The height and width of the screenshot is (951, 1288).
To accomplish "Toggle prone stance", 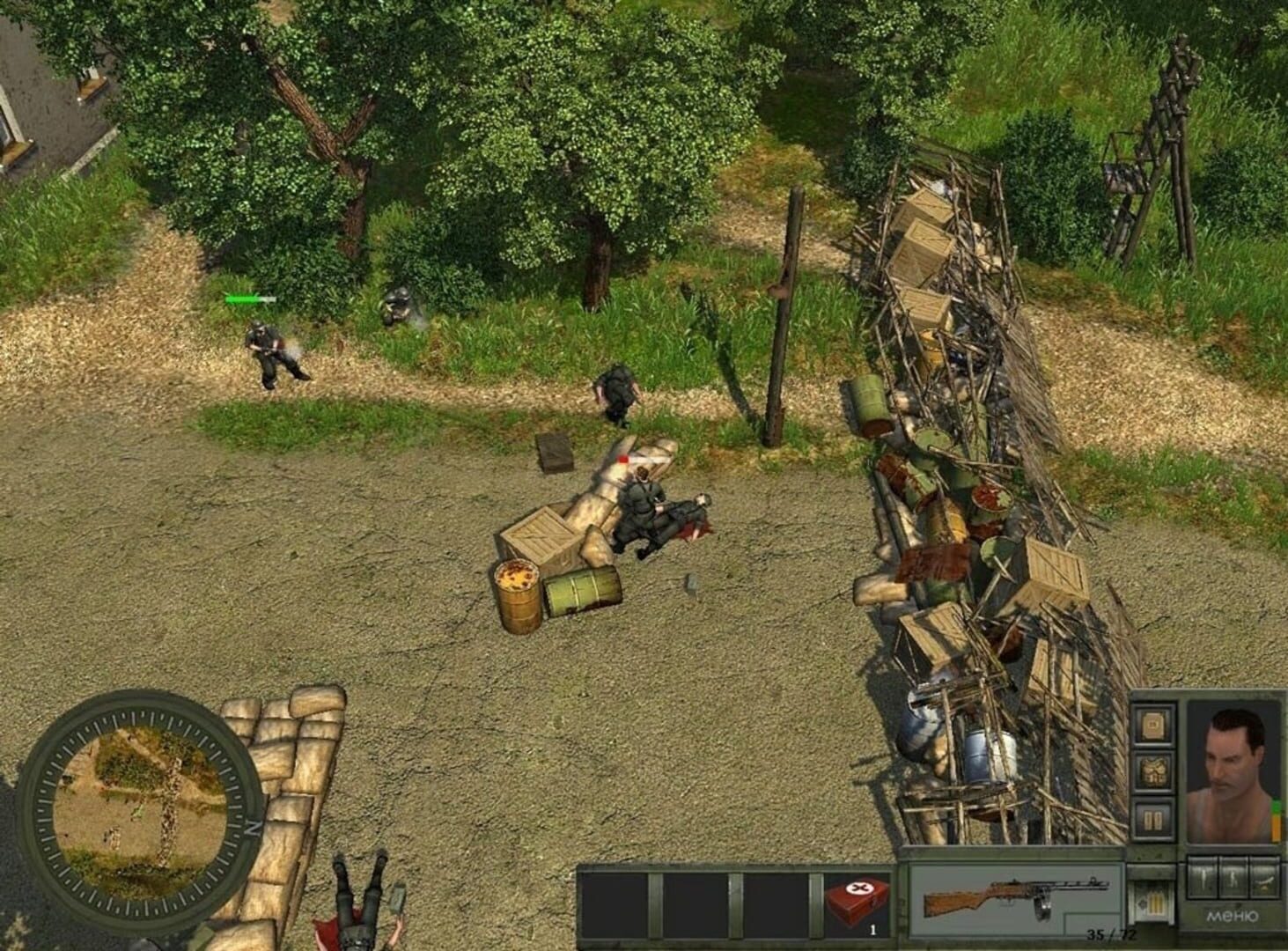I will [1262, 880].
